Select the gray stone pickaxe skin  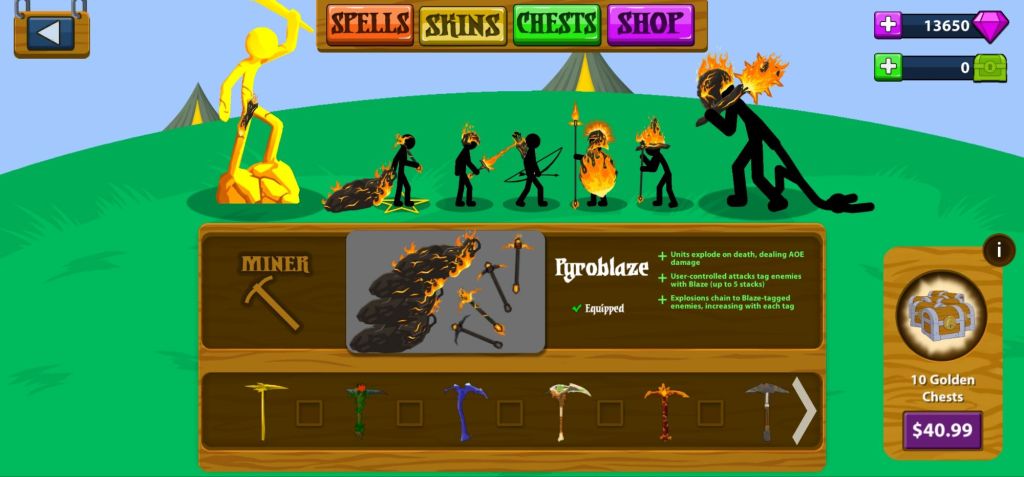(766, 411)
